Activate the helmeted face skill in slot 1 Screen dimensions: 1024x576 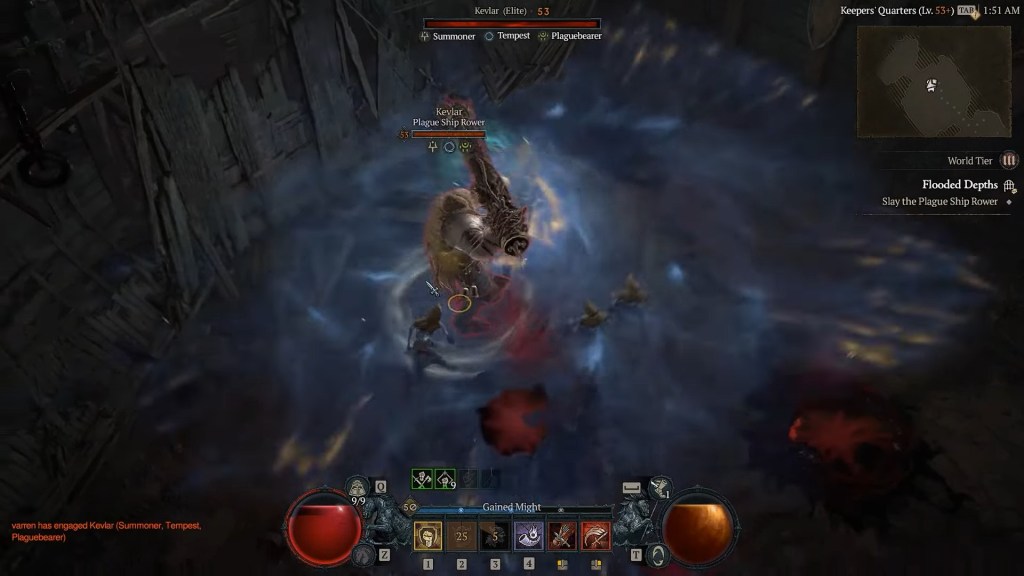428,537
